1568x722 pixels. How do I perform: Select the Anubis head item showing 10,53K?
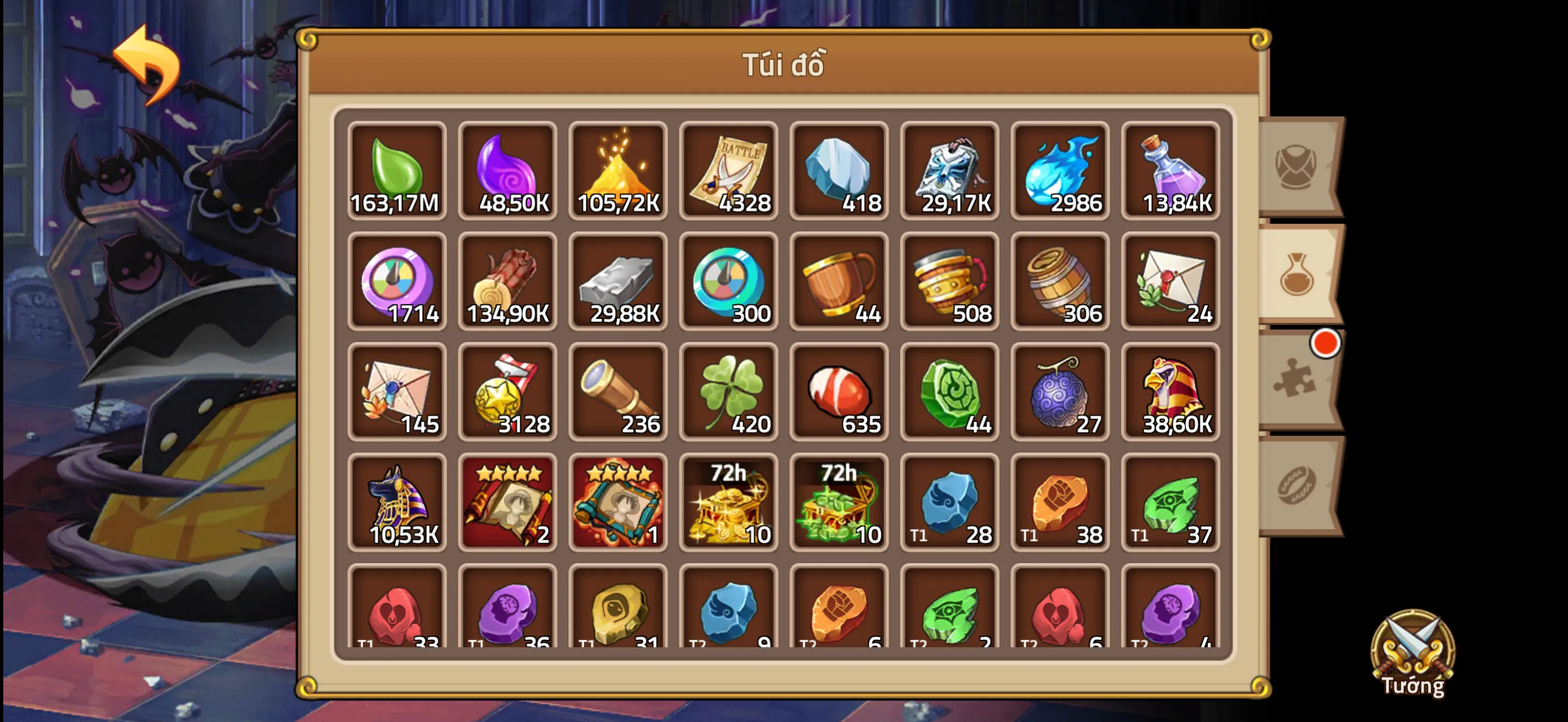[397, 503]
